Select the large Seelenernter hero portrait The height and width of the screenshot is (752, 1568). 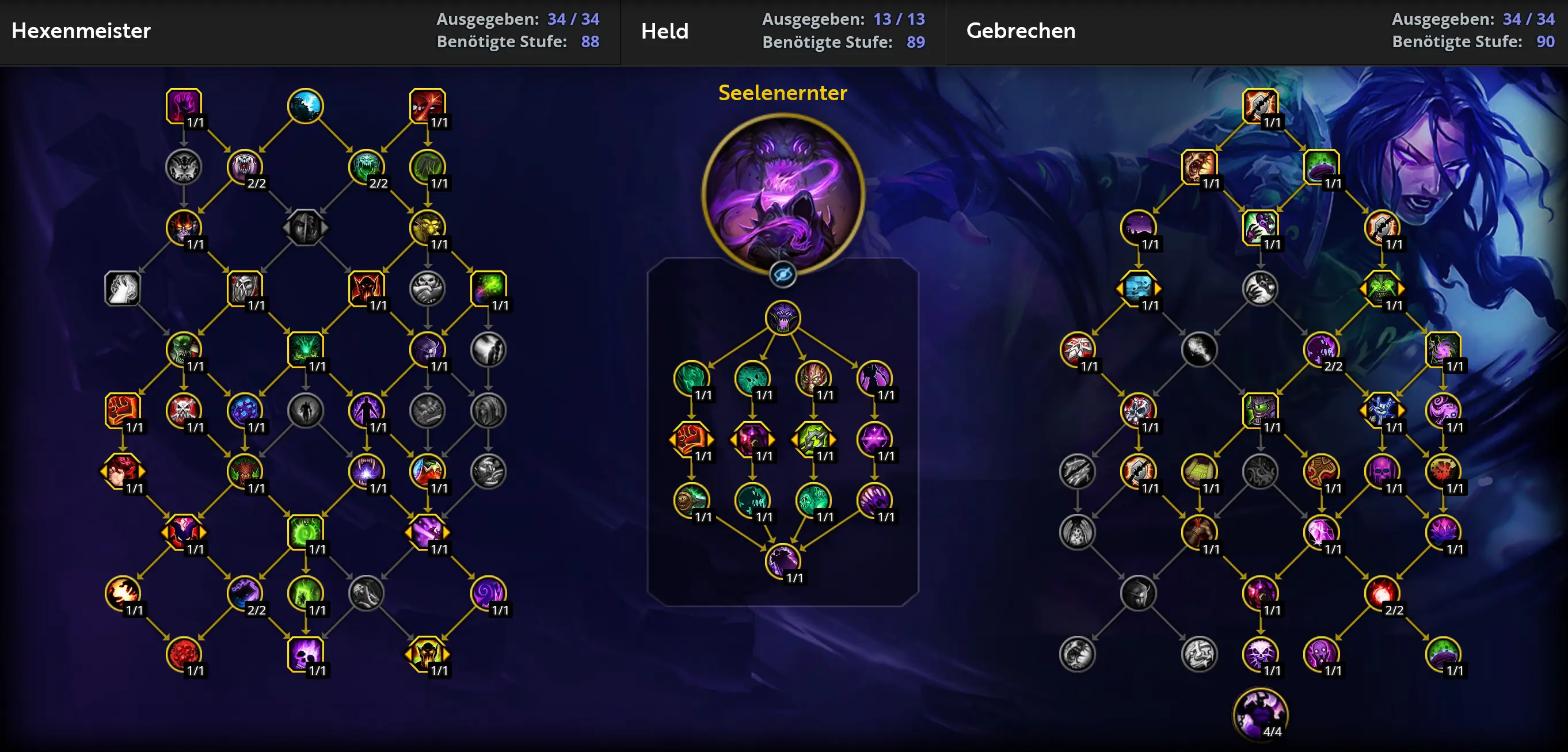[783, 193]
